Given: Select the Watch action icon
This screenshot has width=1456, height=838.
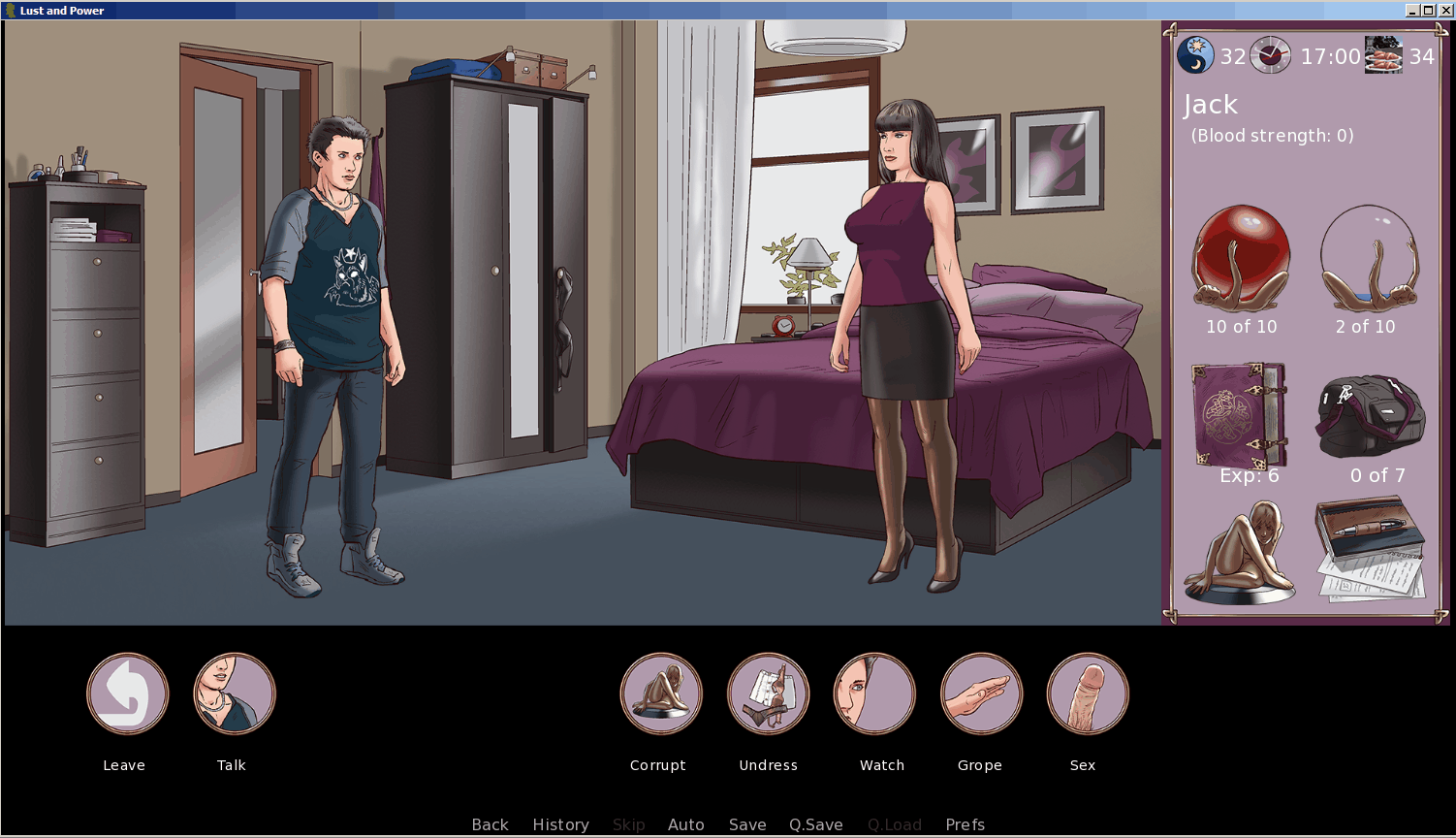Looking at the screenshot, I should tap(874, 693).
